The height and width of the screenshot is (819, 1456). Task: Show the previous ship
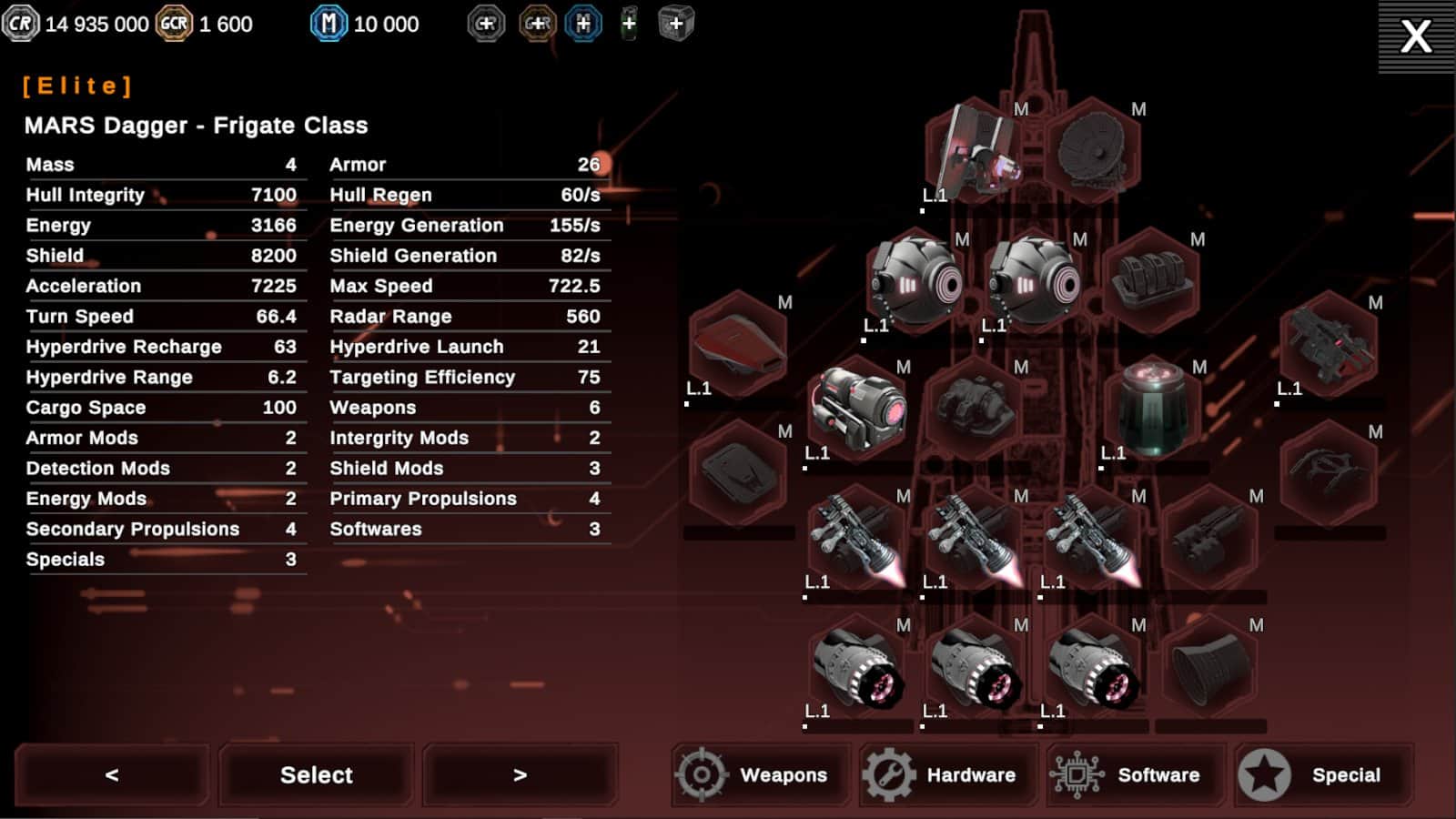112,775
